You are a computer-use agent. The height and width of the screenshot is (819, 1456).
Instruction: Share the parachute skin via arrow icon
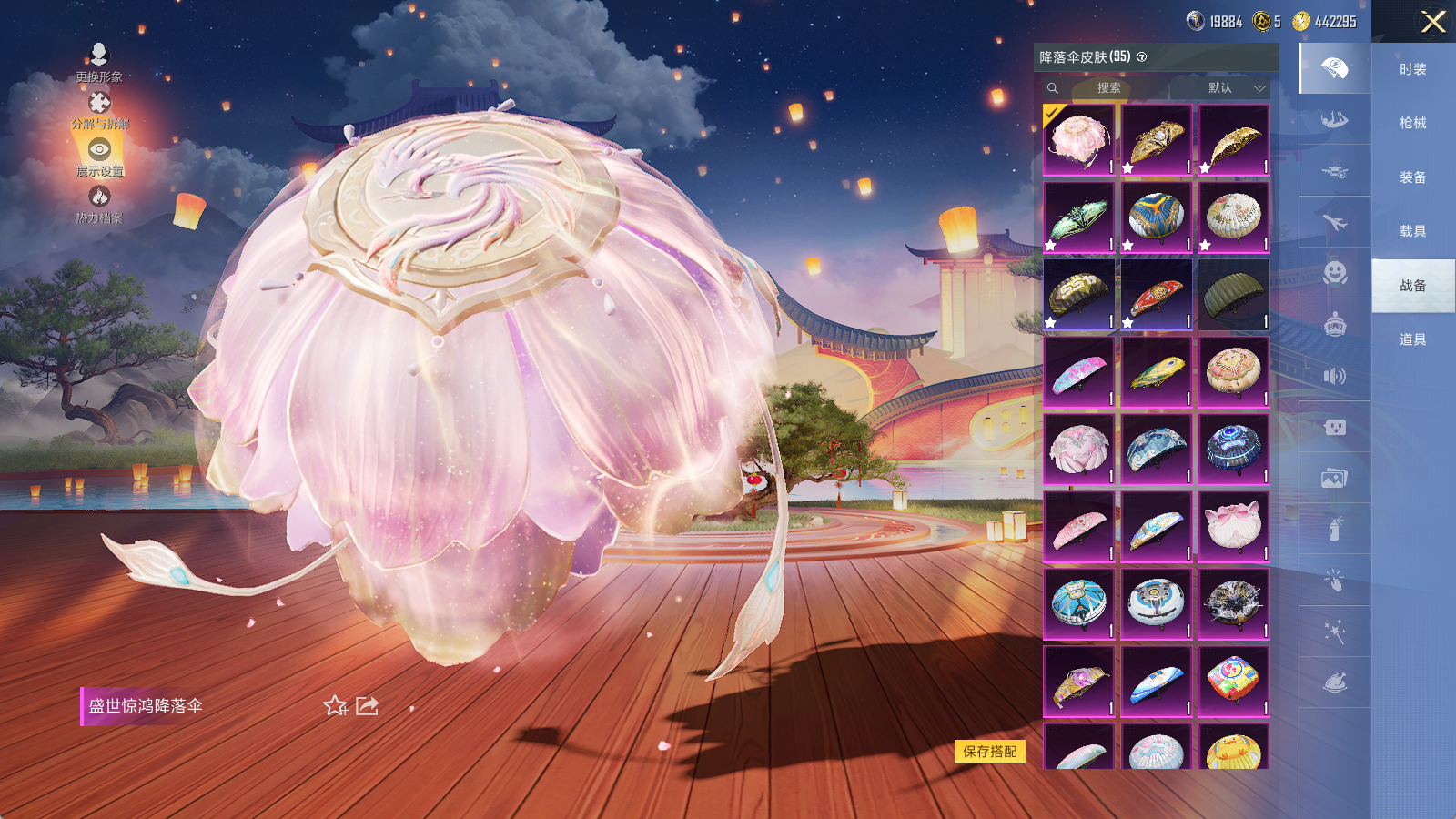pyautogui.click(x=367, y=706)
